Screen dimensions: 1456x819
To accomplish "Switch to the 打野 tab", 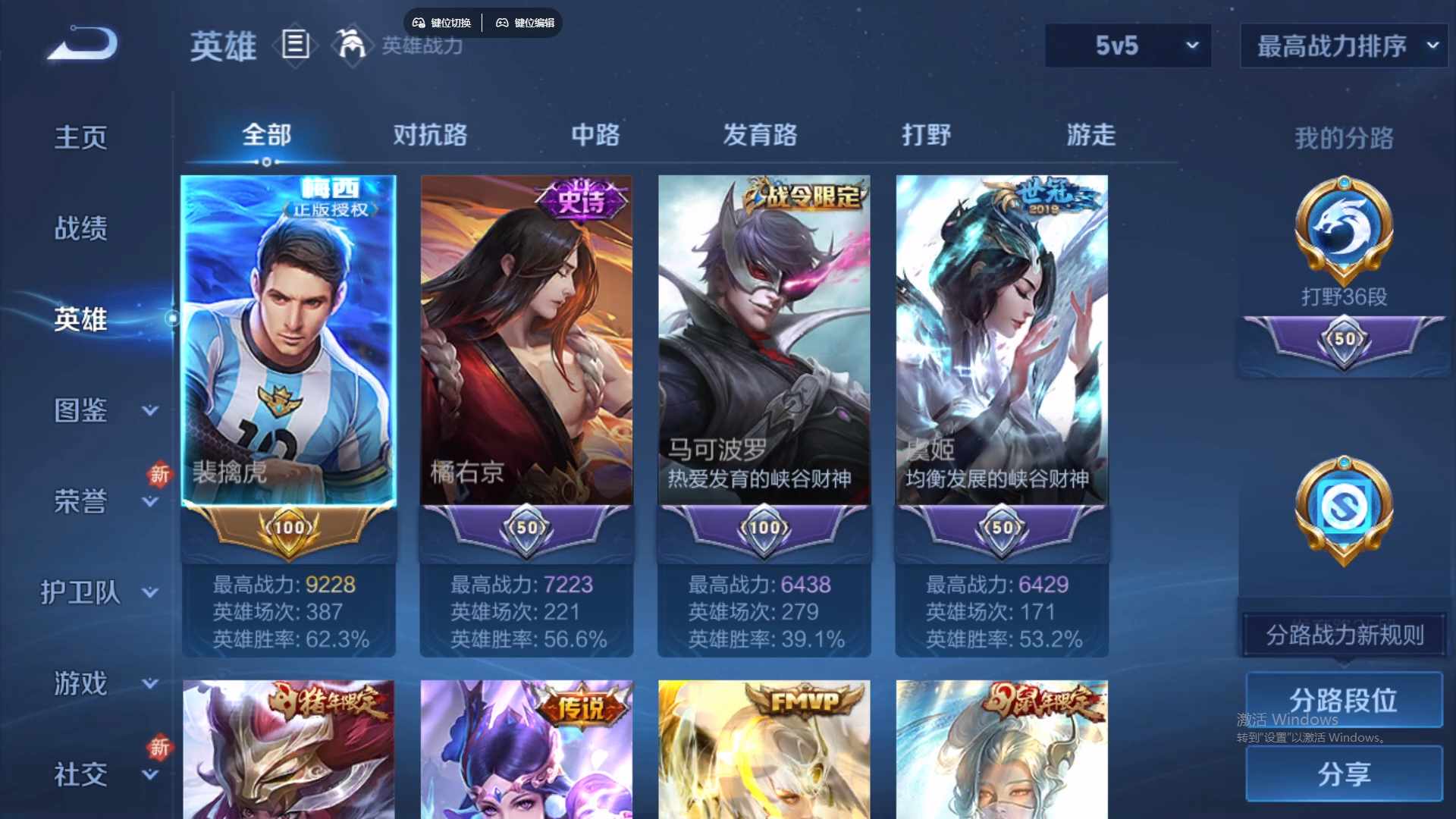I will click(926, 135).
